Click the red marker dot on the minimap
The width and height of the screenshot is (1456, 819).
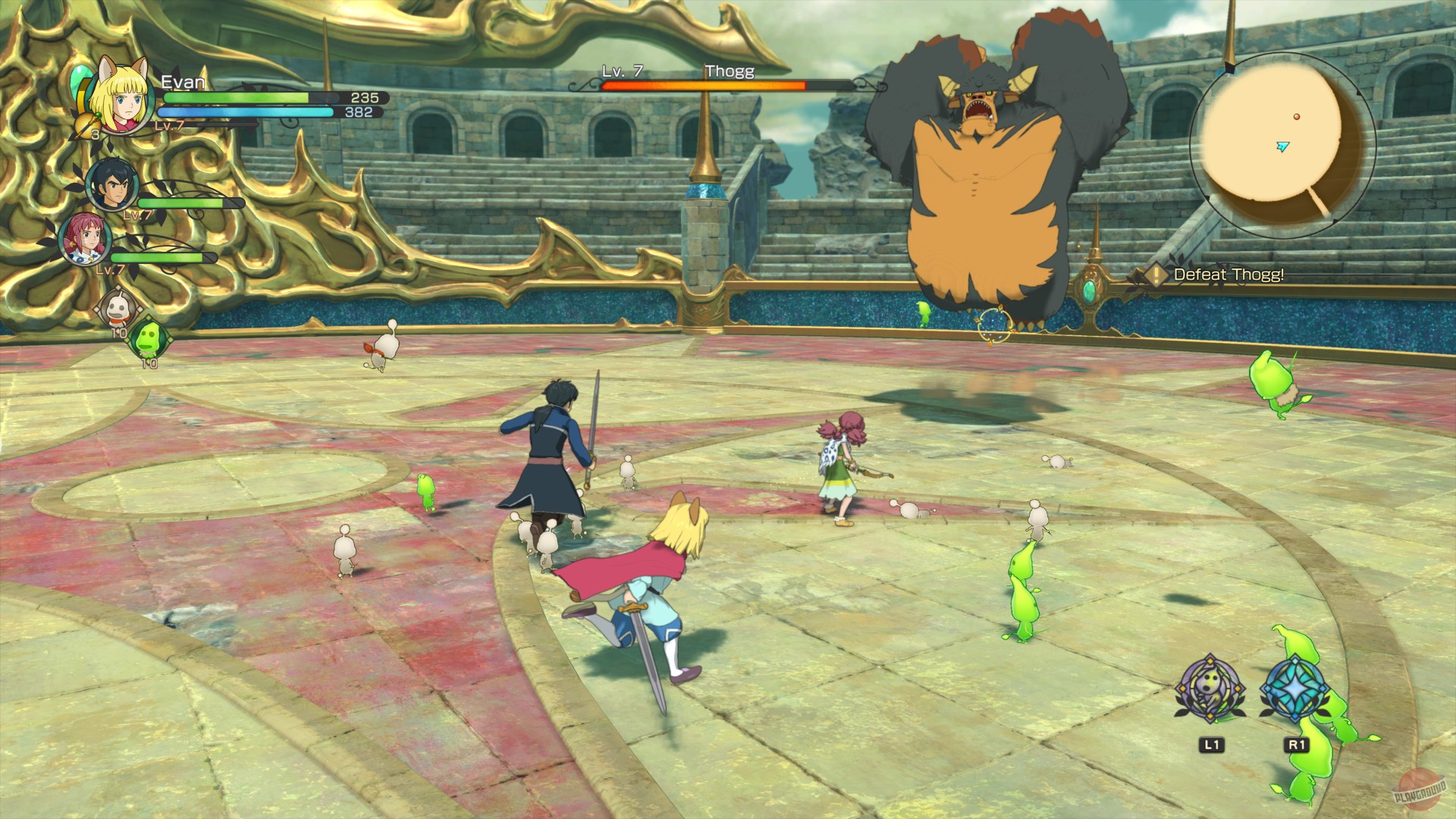(x=1298, y=118)
